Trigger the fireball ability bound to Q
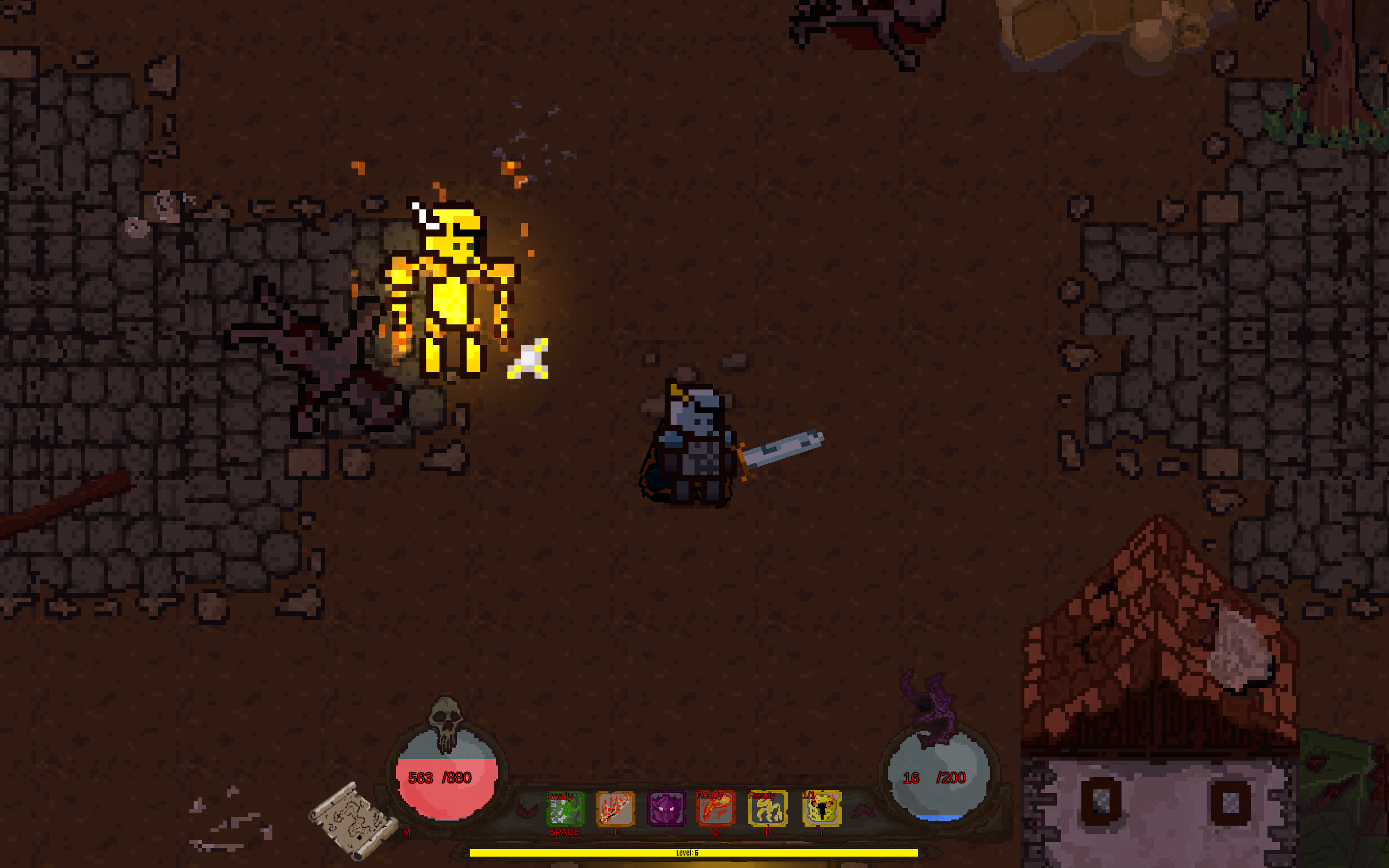This screenshot has width=1389, height=868. click(715, 809)
